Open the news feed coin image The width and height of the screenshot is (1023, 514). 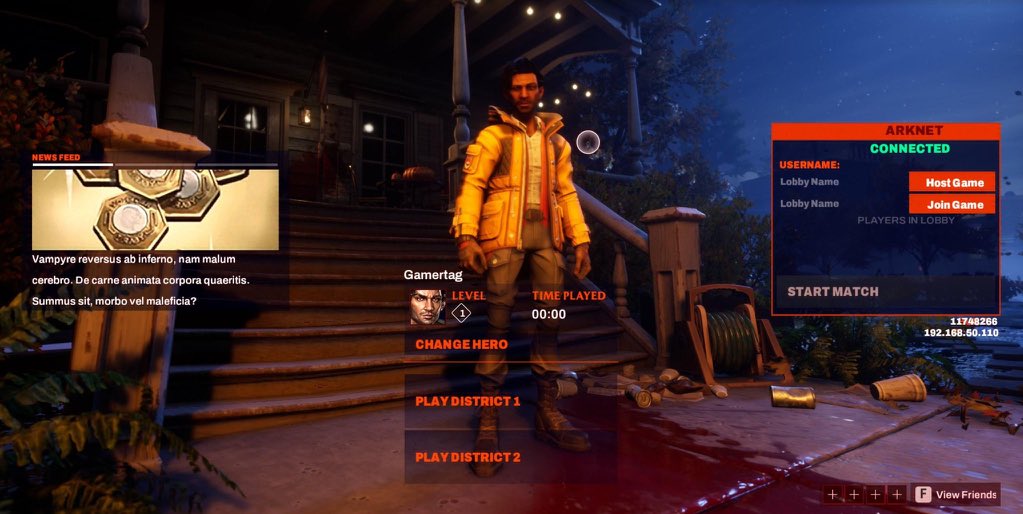coord(155,209)
